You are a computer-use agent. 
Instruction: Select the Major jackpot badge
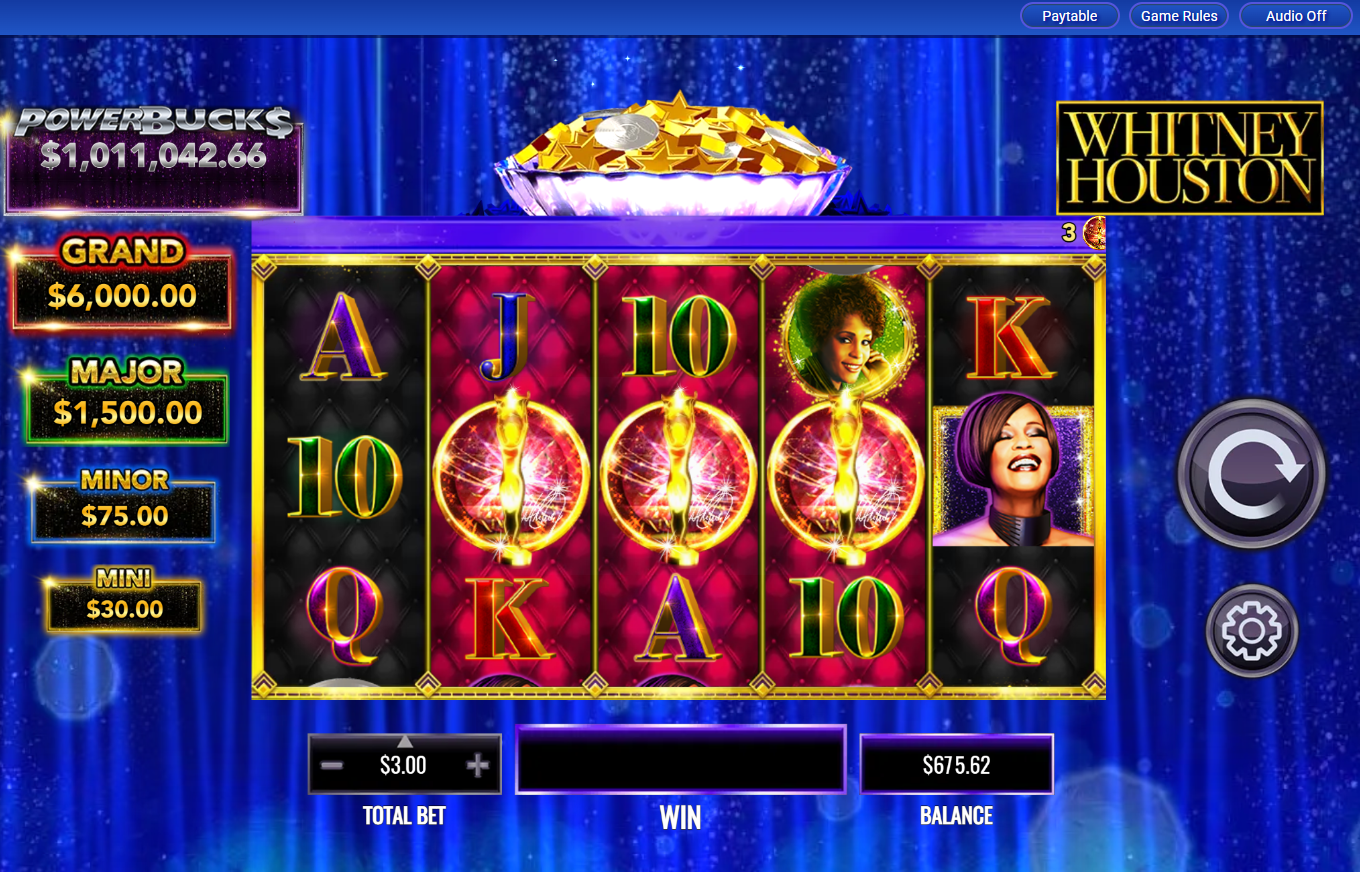point(122,400)
